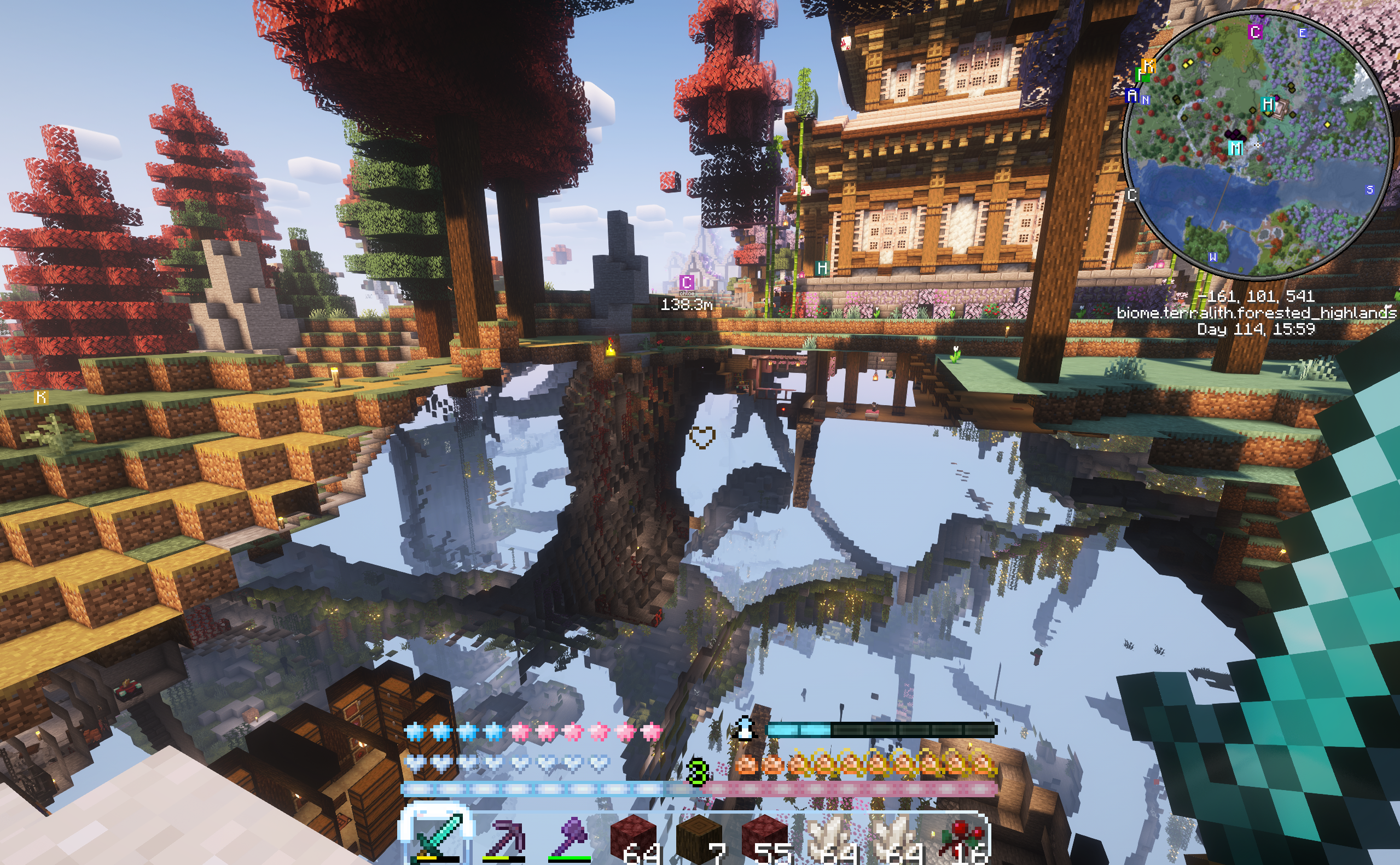The image size is (1400, 865).
Task: Select the teal H waypoint on the minimap
Action: pyautogui.click(x=1268, y=104)
